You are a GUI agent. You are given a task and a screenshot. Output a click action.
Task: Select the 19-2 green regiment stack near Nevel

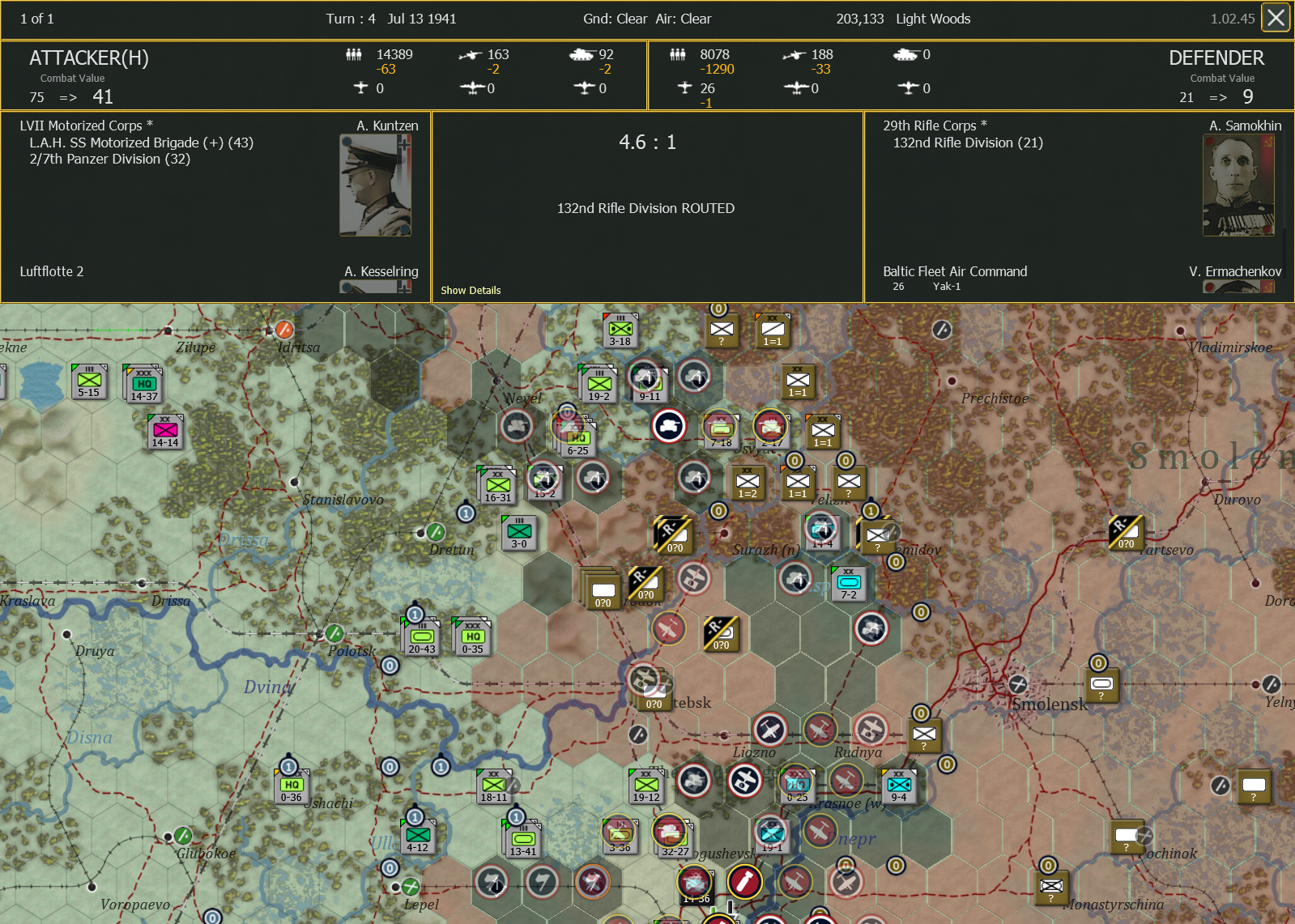point(599,384)
